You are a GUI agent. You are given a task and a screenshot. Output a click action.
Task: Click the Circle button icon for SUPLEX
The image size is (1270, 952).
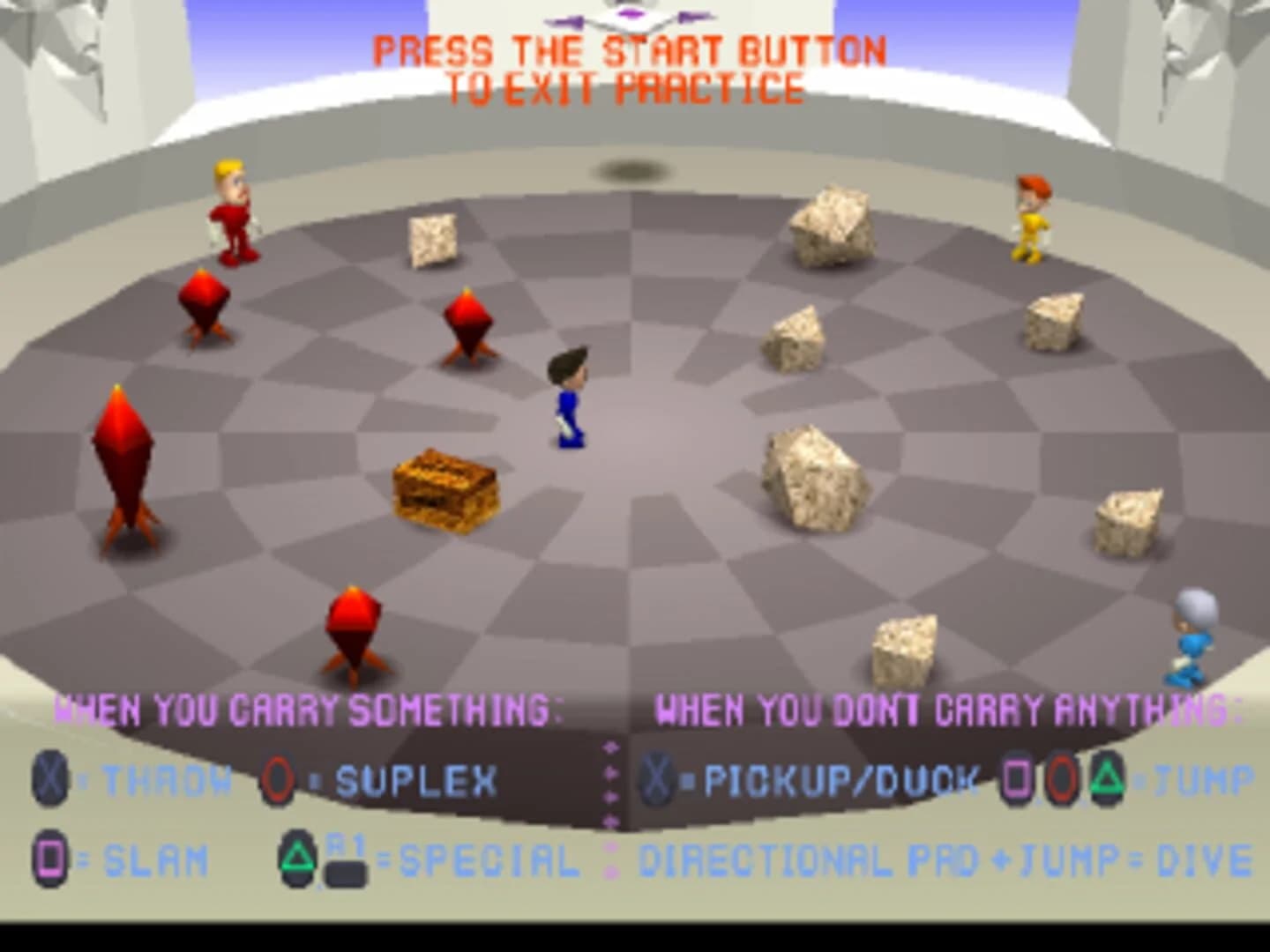(275, 776)
